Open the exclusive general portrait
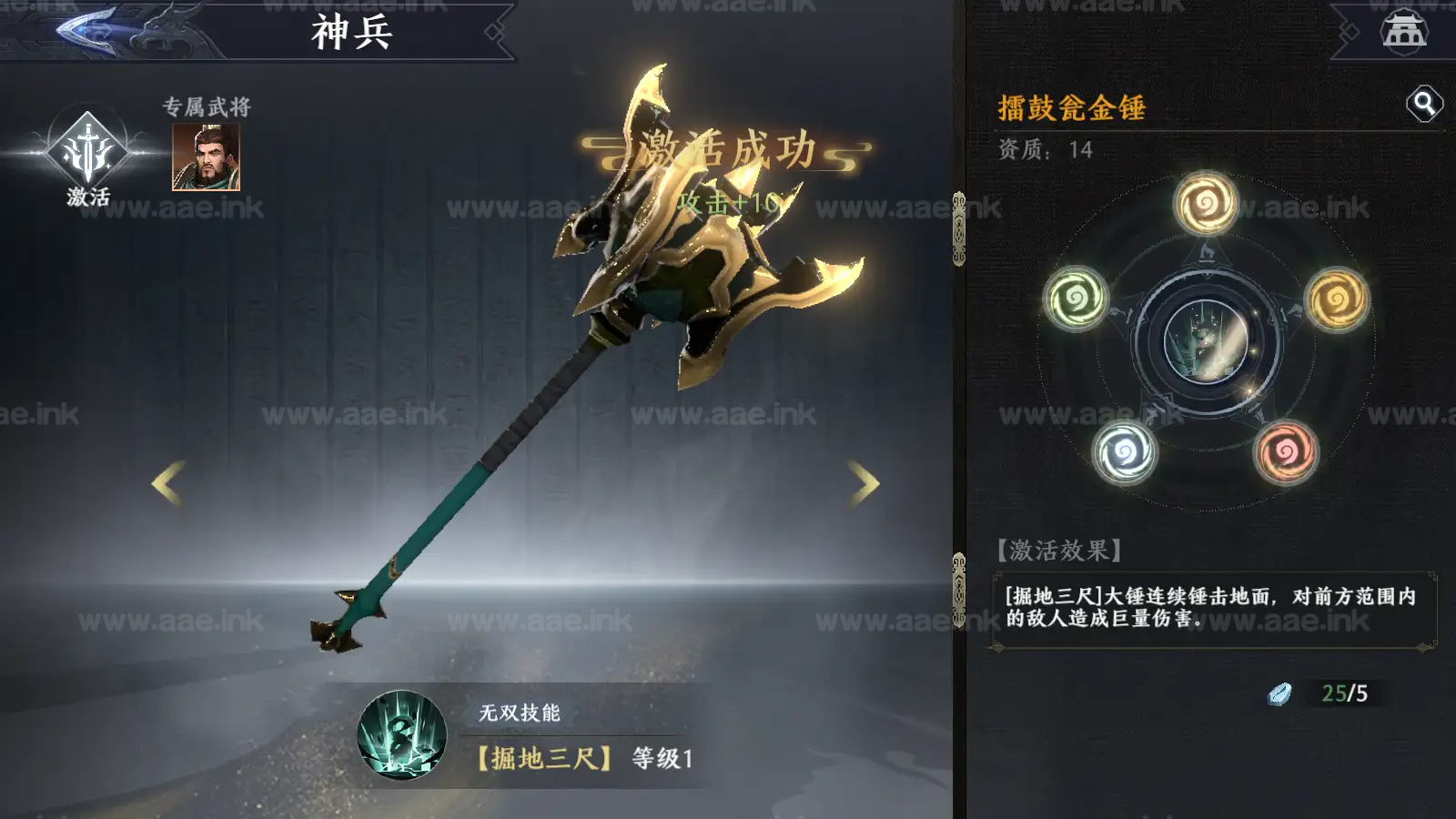This screenshot has height=819, width=1456. 206,157
